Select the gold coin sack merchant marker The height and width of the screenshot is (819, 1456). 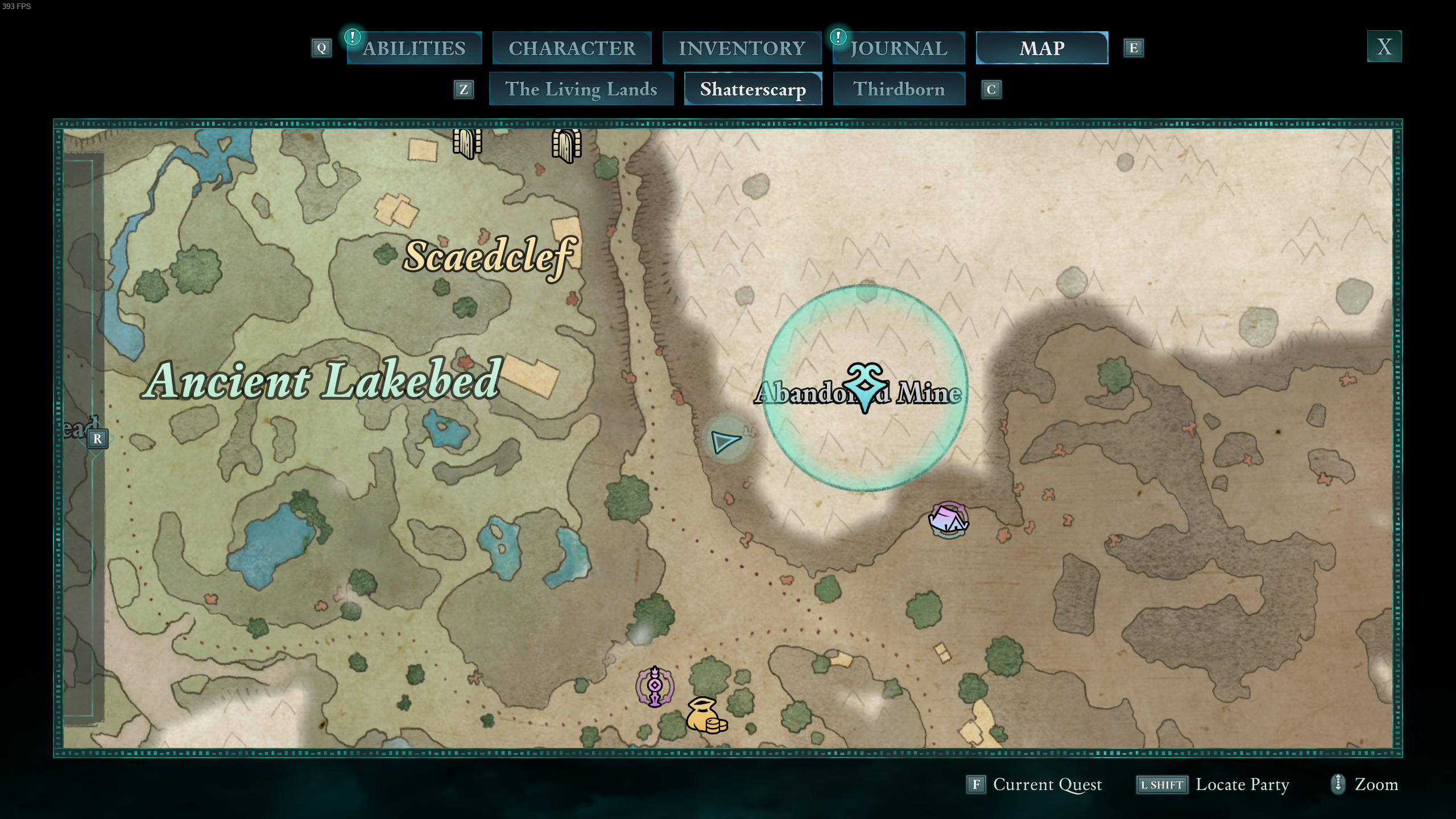tap(706, 716)
